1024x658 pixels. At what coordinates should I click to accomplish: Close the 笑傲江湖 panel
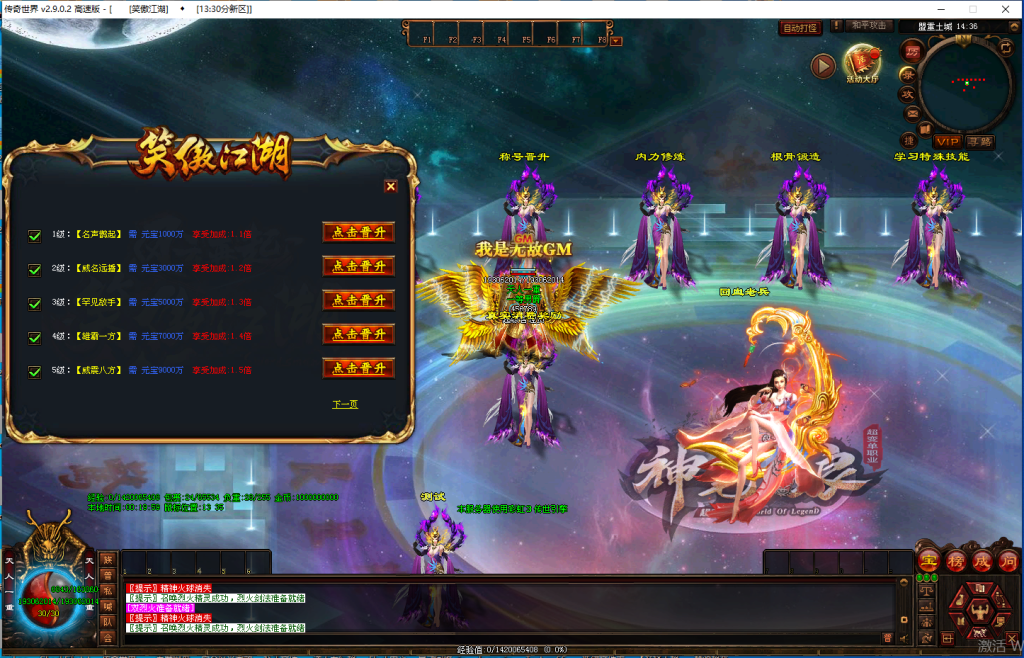pyautogui.click(x=391, y=186)
